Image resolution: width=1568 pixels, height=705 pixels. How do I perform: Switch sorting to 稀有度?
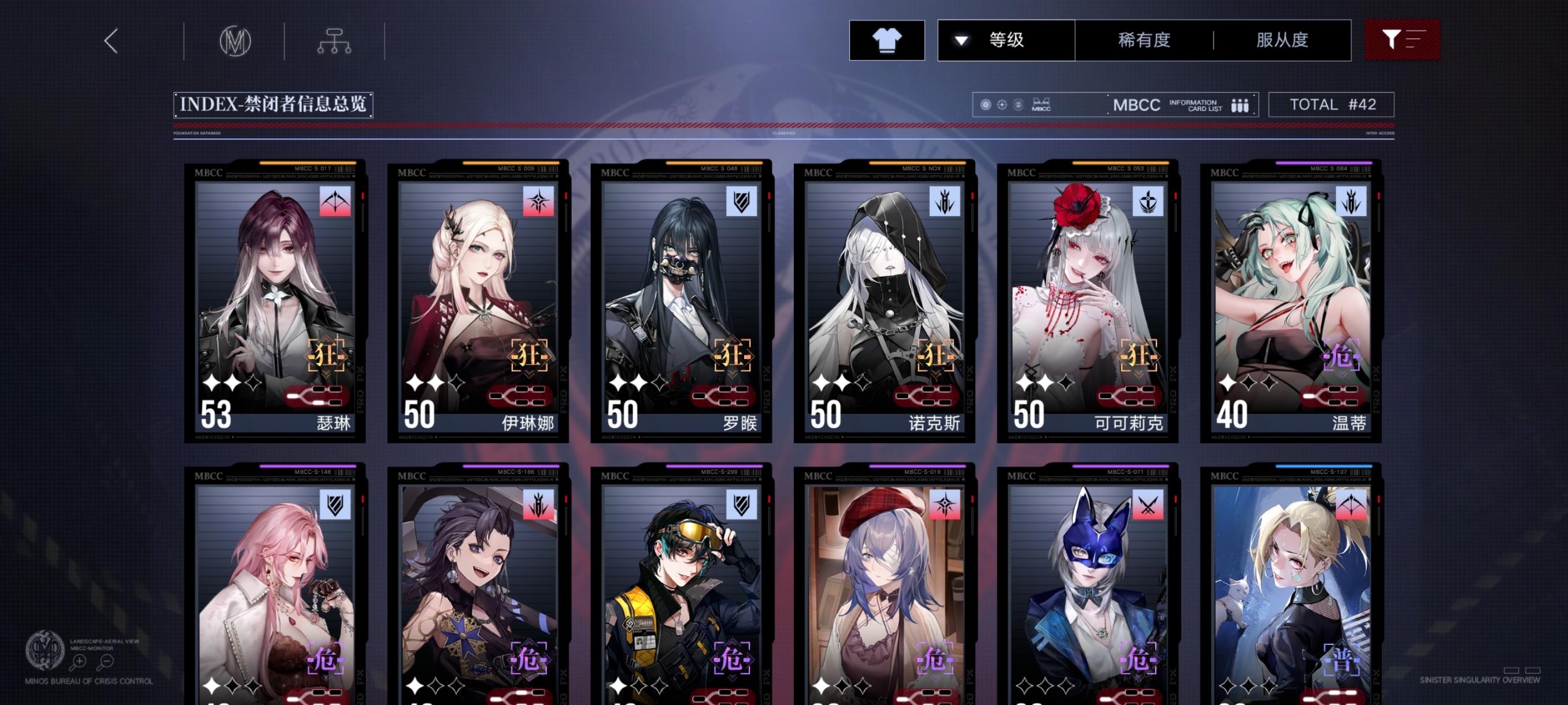click(1144, 40)
